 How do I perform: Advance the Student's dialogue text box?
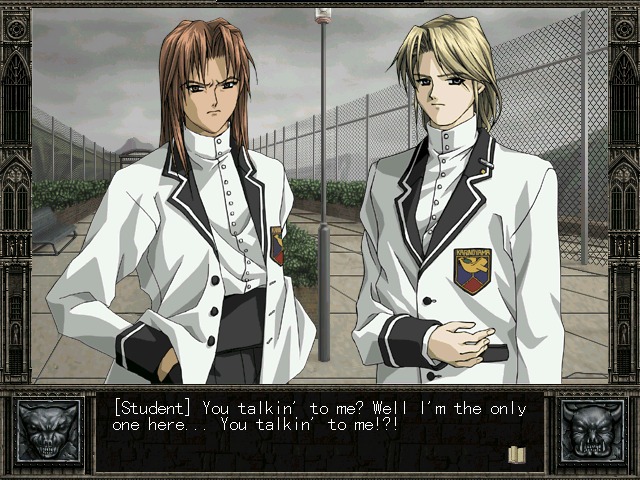(320, 432)
